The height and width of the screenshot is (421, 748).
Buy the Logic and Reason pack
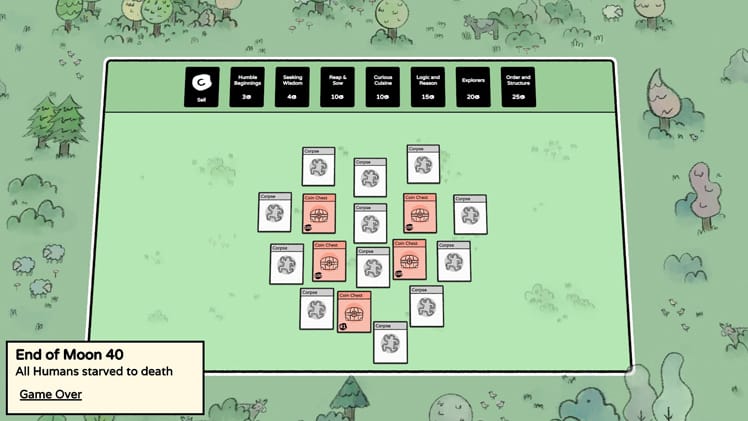point(428,87)
